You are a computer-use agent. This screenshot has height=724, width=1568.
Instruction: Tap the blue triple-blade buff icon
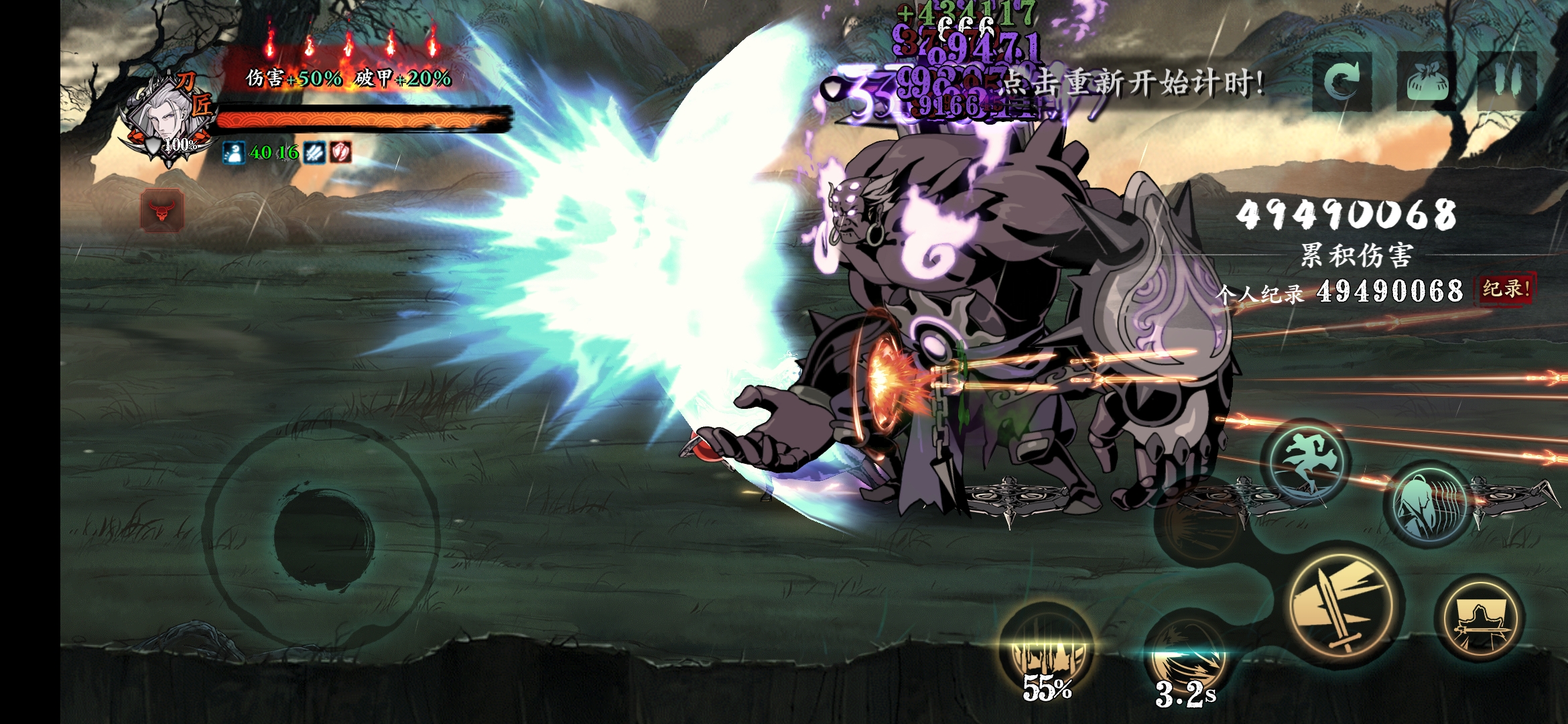point(314,153)
